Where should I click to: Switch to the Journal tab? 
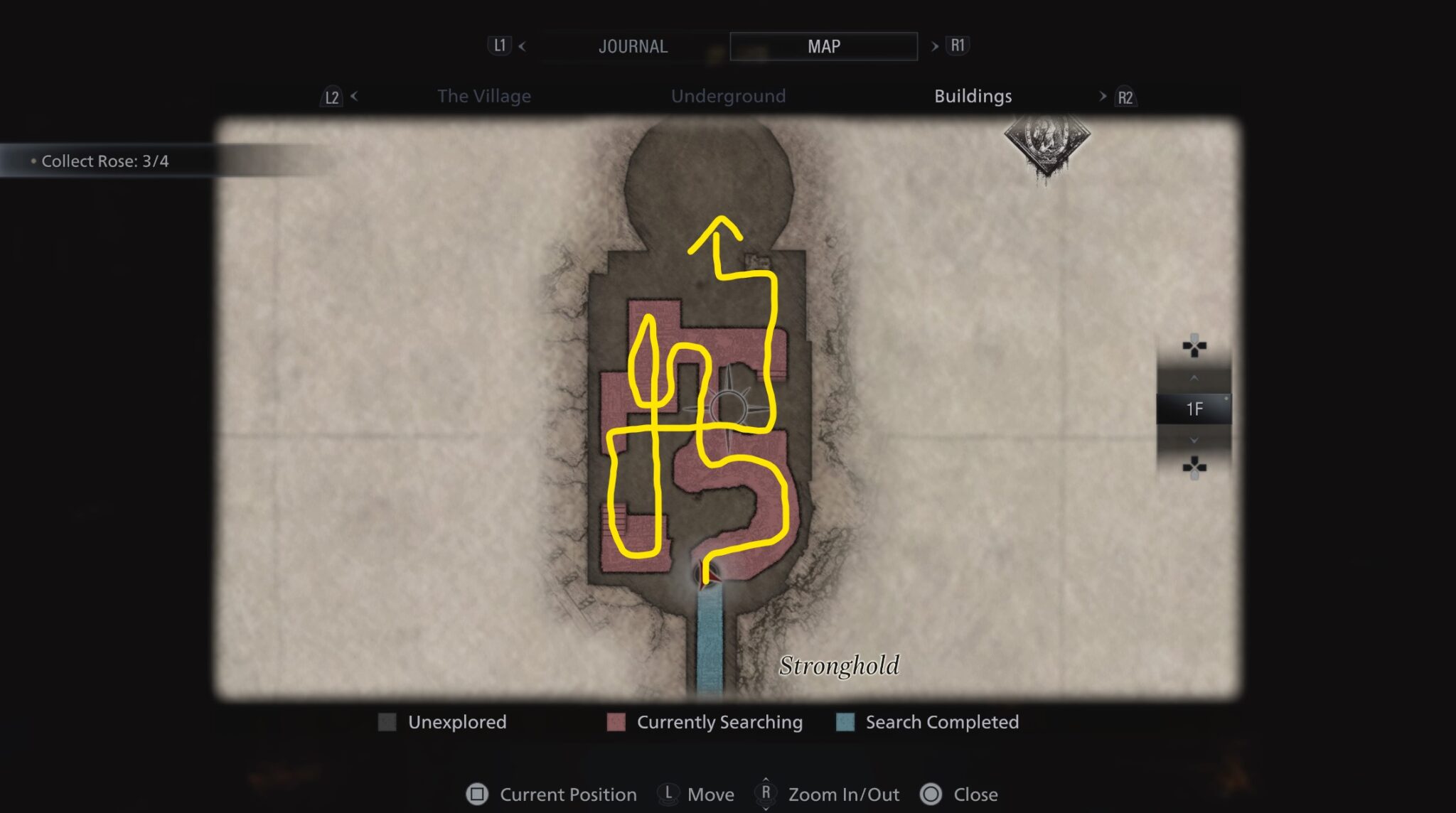pos(633,47)
